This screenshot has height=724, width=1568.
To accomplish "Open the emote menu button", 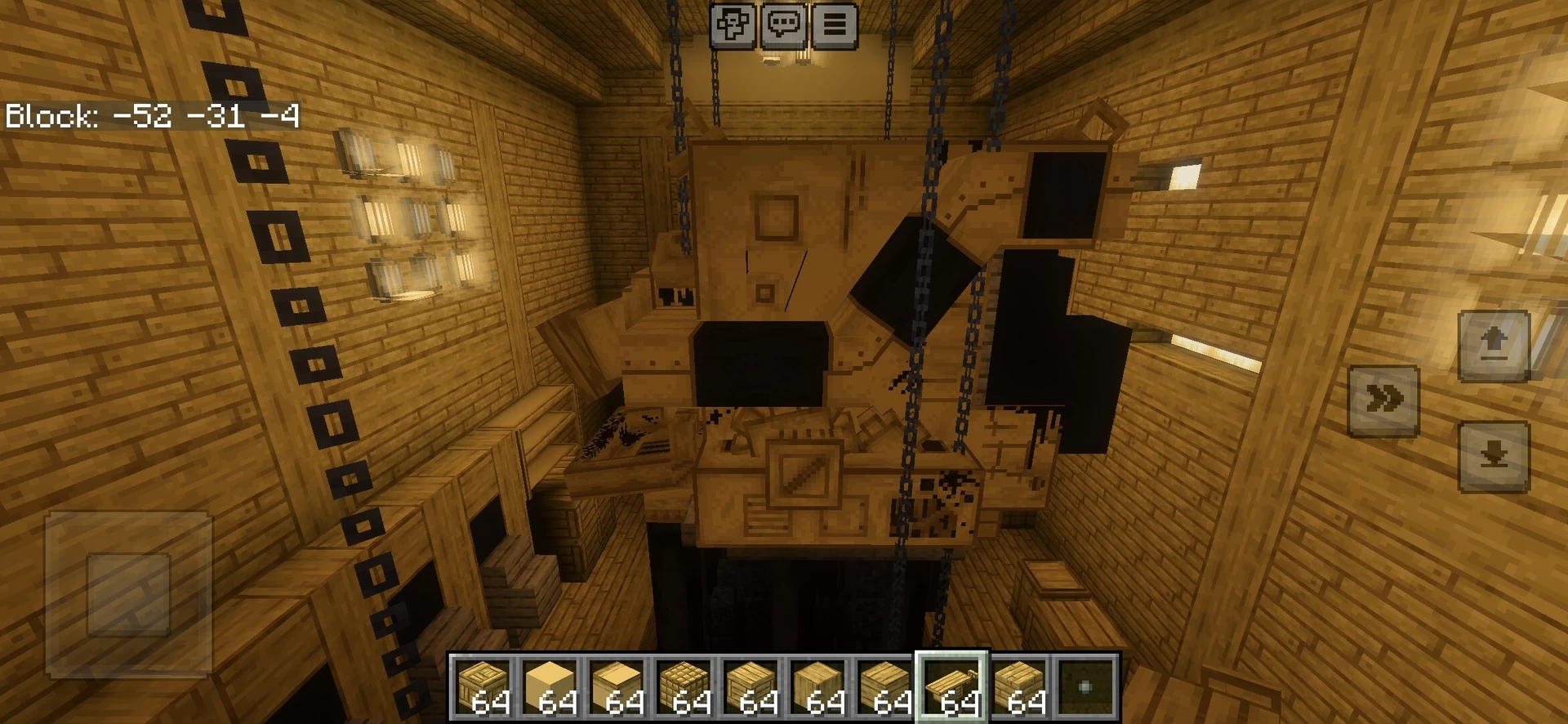I will pos(732,25).
